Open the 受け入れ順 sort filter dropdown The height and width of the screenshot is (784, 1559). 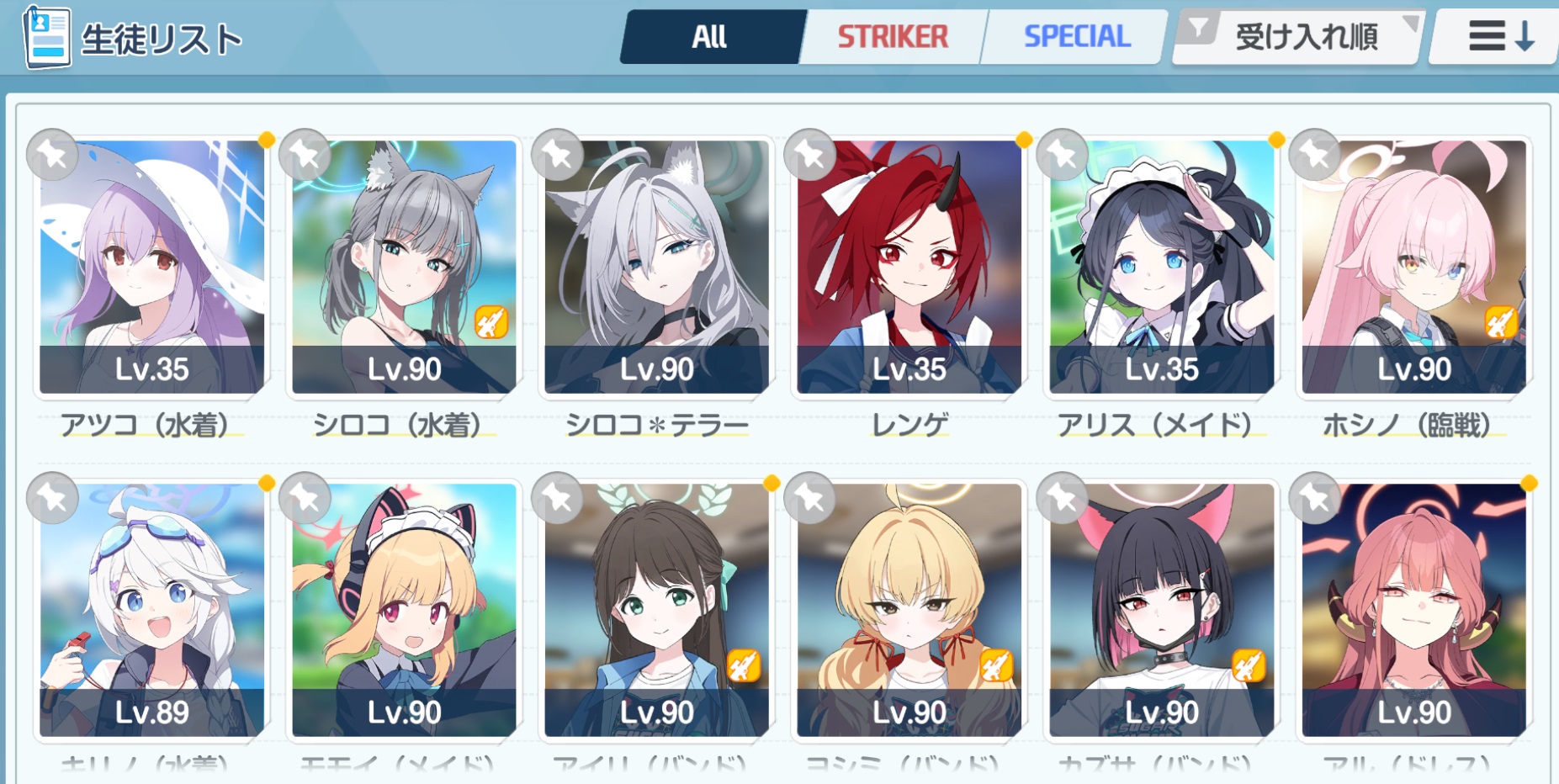click(1298, 37)
